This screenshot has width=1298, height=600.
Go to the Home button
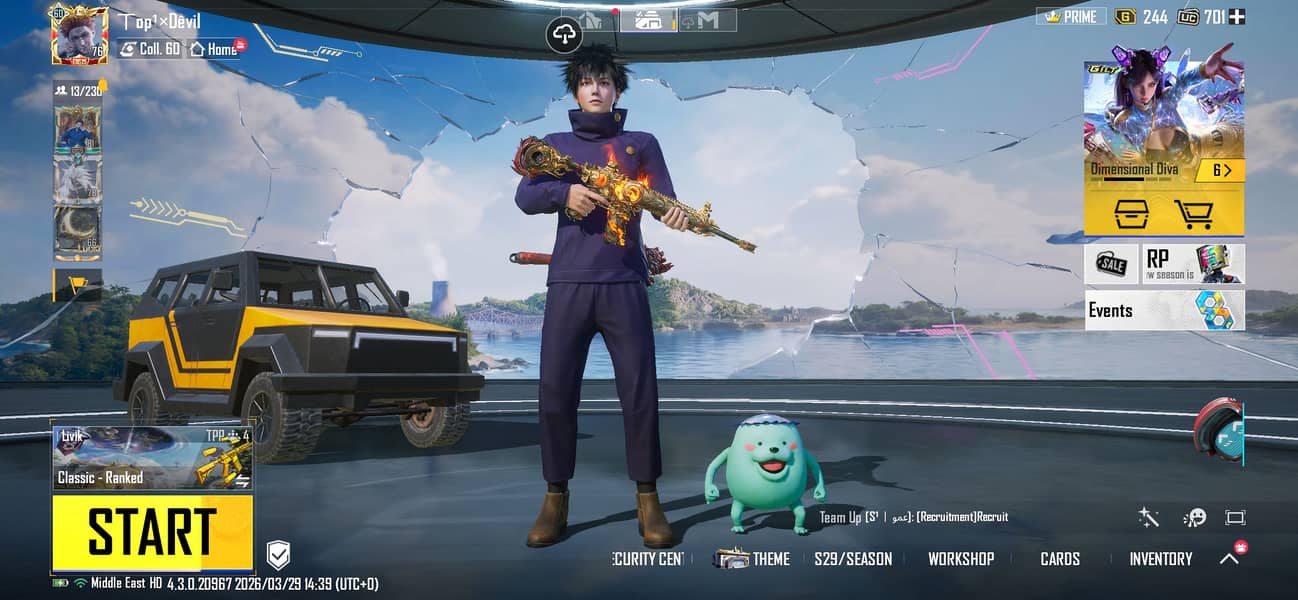[x=214, y=48]
